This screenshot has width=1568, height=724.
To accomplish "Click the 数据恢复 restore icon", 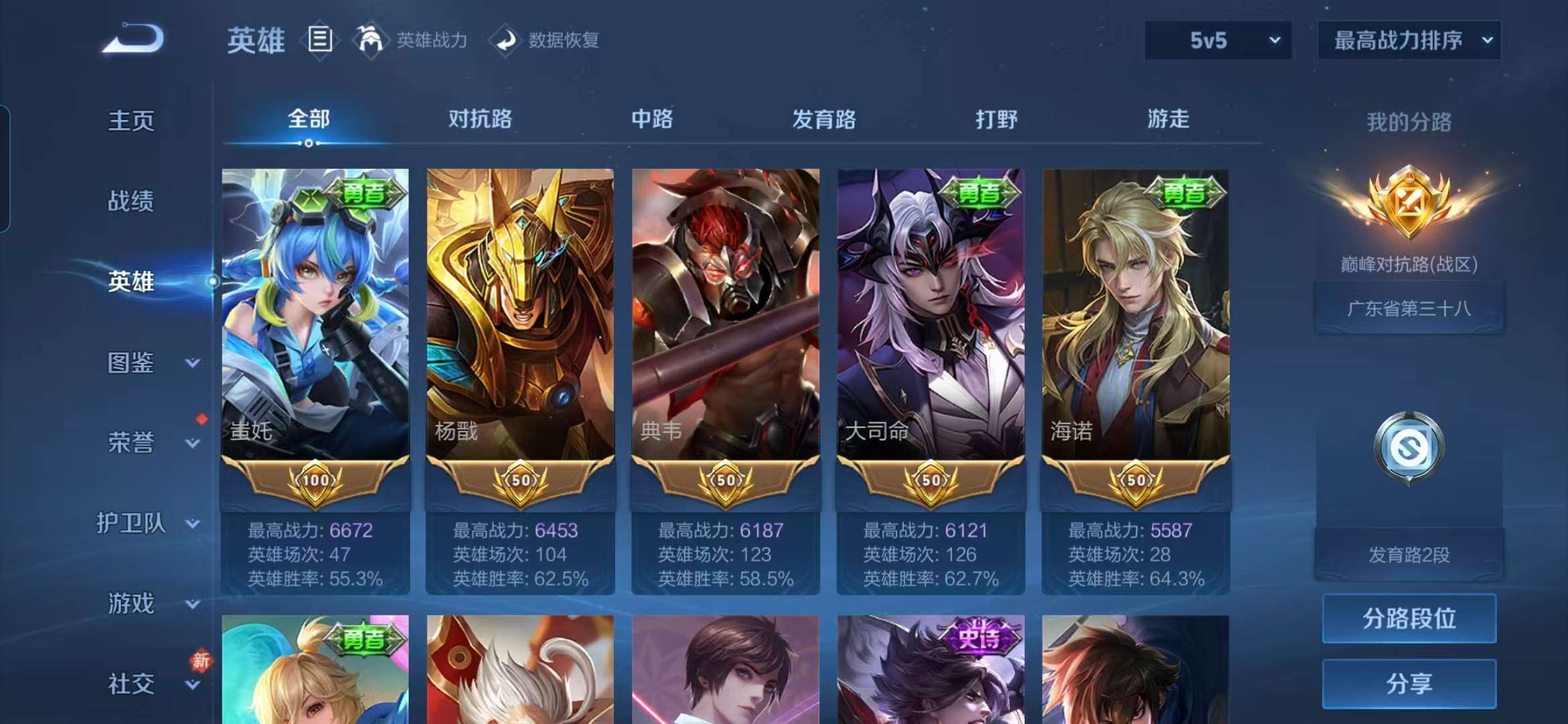I will (x=506, y=40).
